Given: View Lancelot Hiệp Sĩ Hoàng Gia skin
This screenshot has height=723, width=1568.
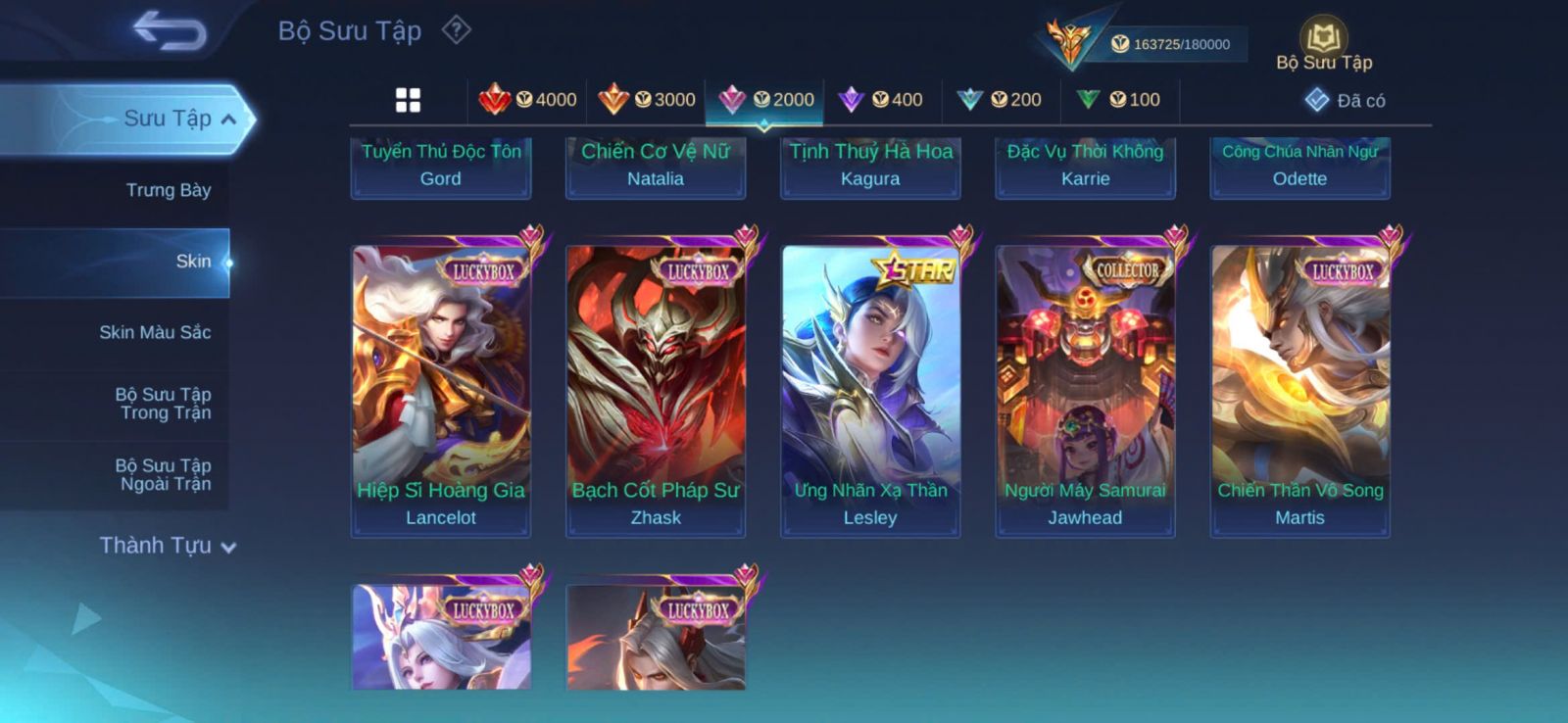Looking at the screenshot, I should tap(441, 390).
